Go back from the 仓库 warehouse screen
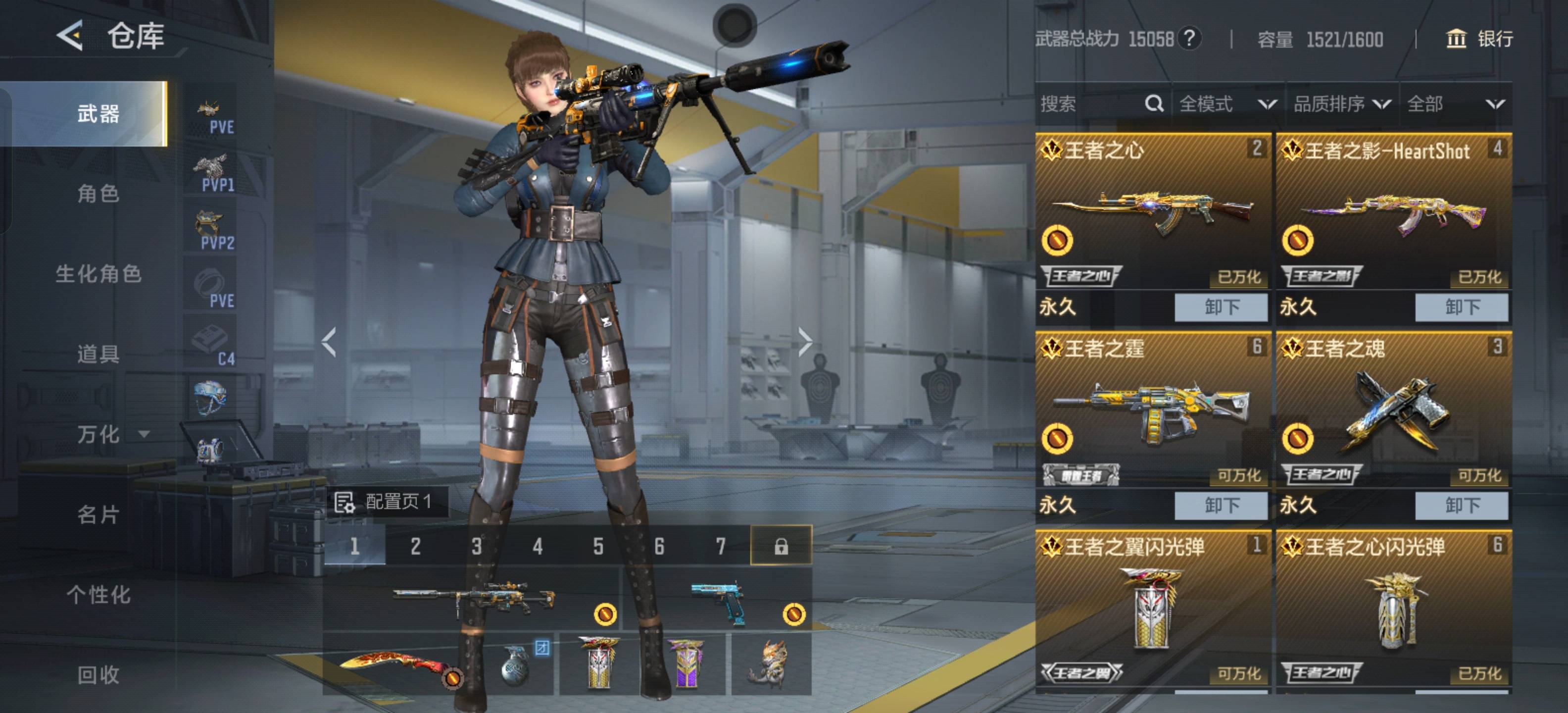The width and height of the screenshot is (1568, 713). [x=70, y=35]
